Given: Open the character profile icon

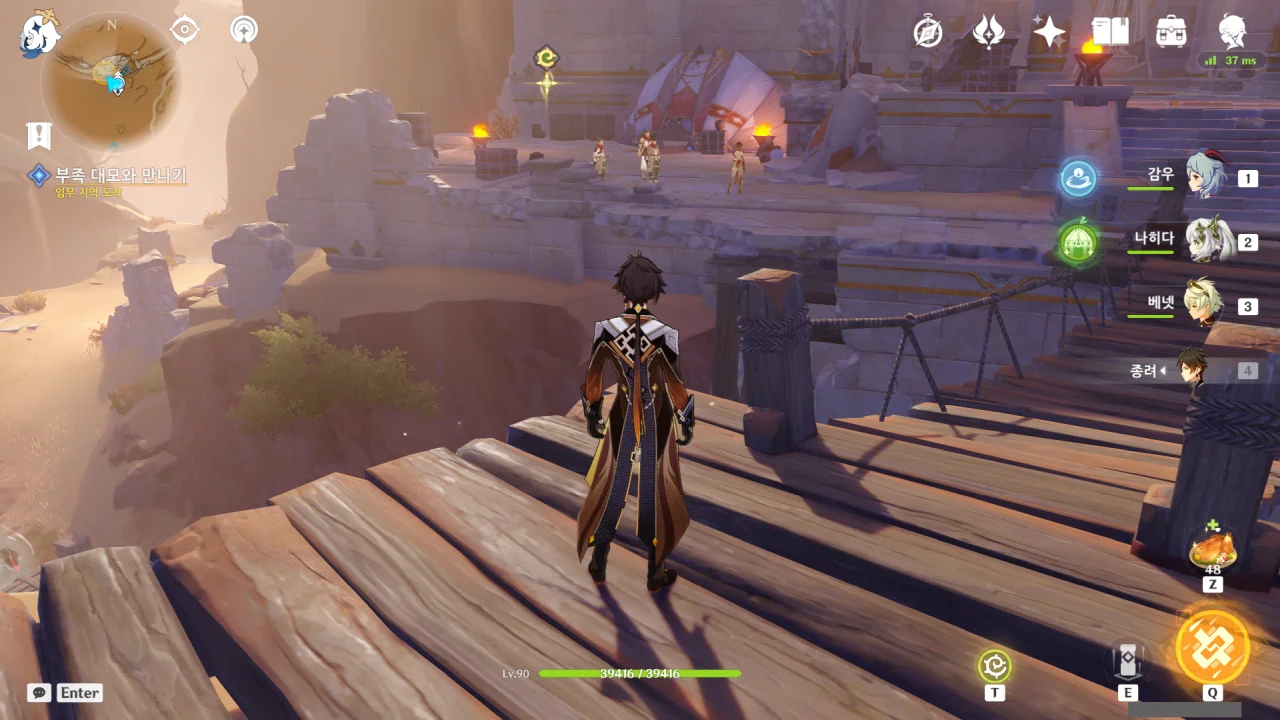Looking at the screenshot, I should [1232, 32].
